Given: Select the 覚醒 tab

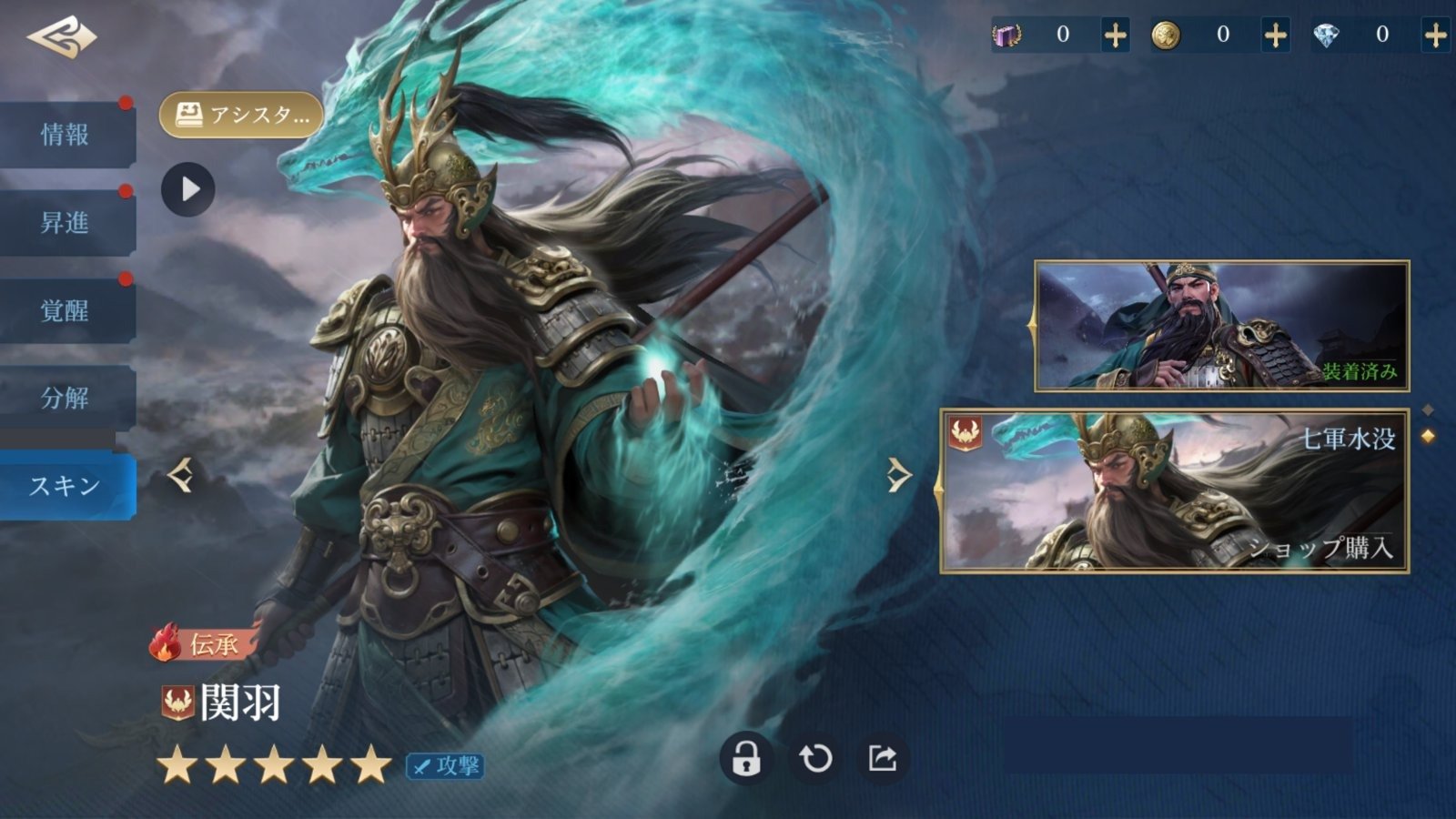Looking at the screenshot, I should pyautogui.click(x=66, y=310).
